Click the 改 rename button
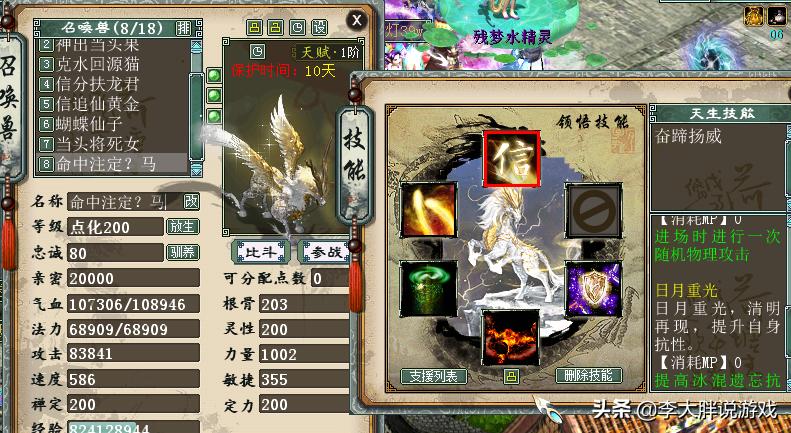Screen dimensions: 791x433 pyautogui.click(x=190, y=202)
